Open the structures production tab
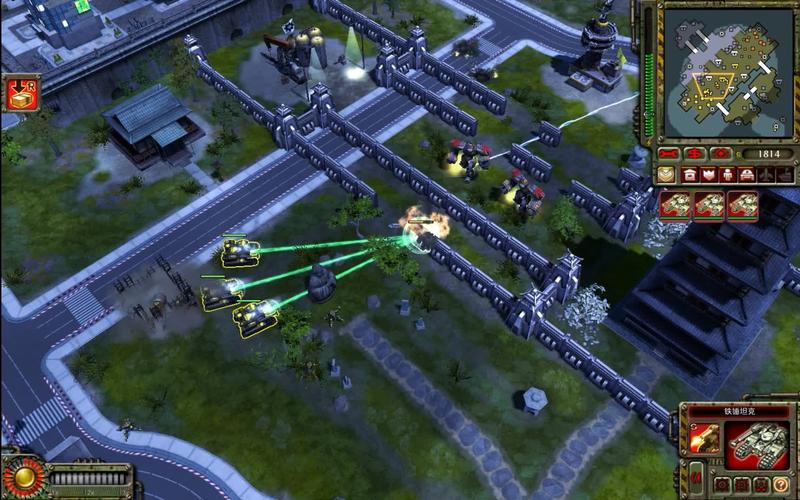Viewport: 800px width, 500px height. 691,175
